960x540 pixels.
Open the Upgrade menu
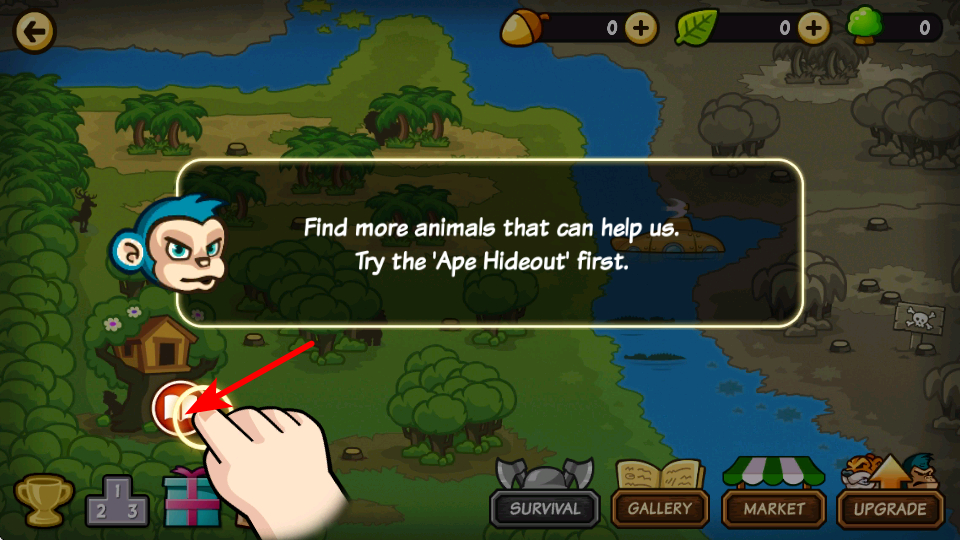[x=889, y=498]
